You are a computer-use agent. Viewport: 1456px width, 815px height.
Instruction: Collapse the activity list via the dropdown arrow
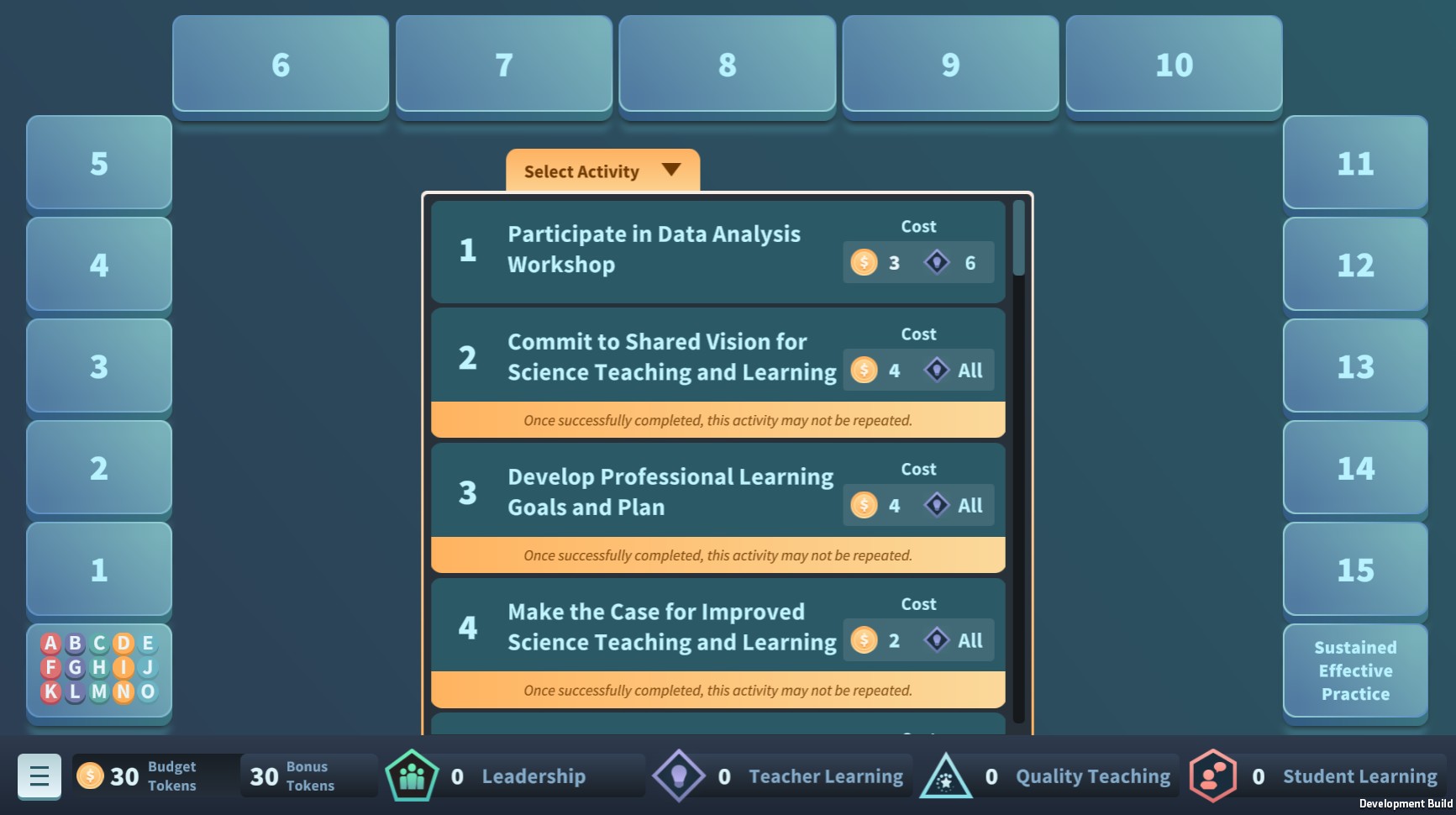[670, 171]
